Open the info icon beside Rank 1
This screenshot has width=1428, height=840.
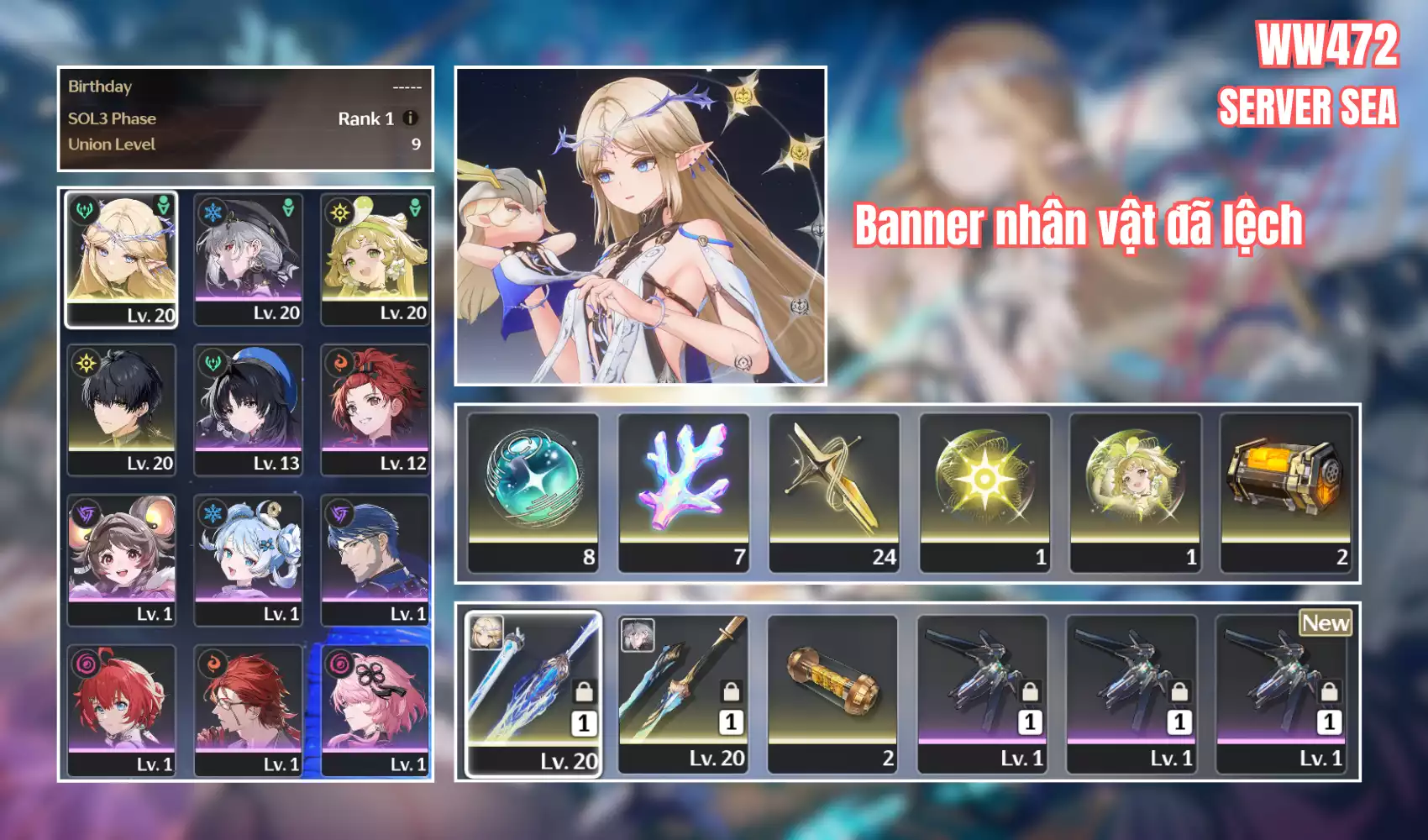pos(410,118)
